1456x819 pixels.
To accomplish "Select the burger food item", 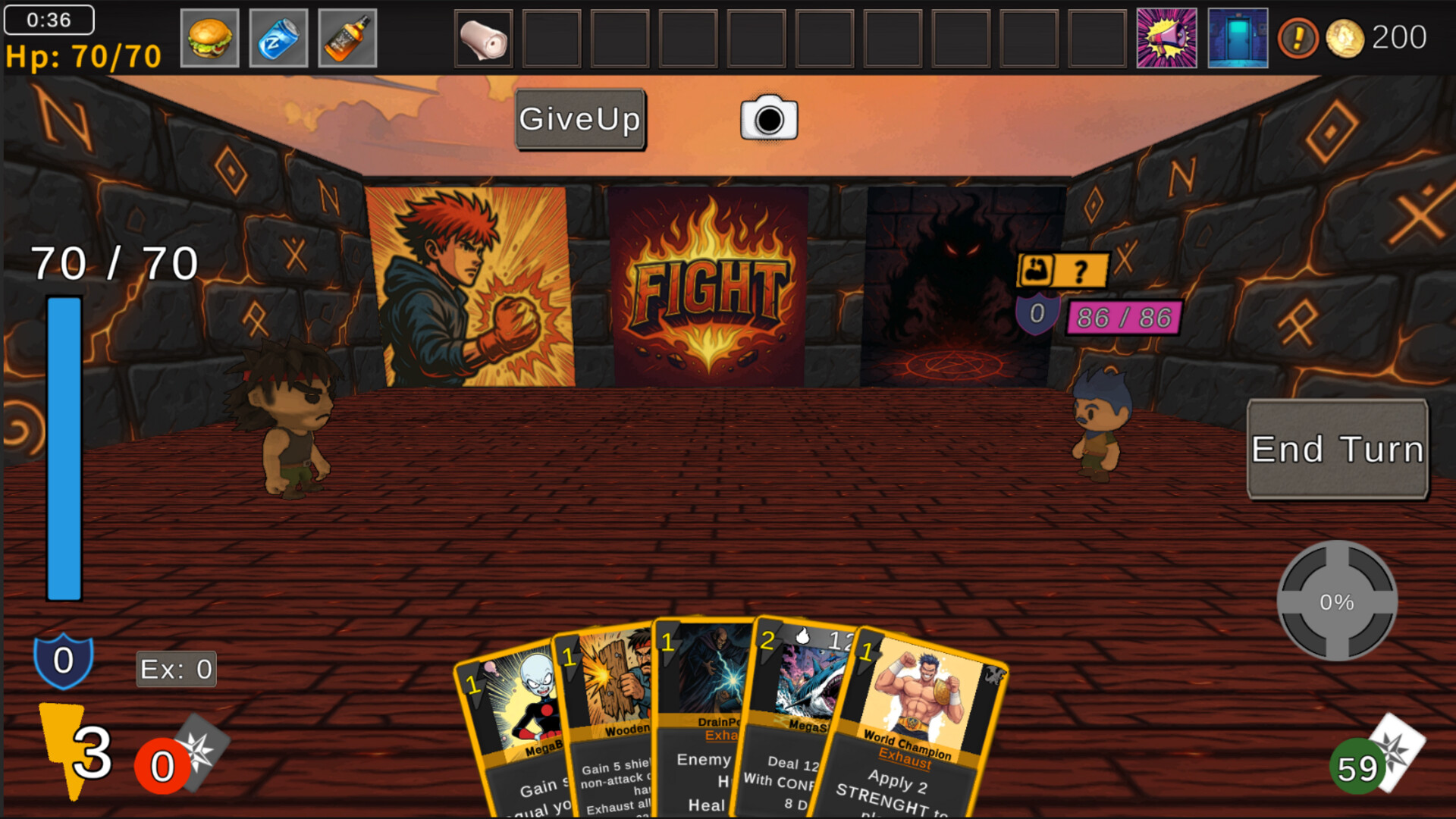I will pyautogui.click(x=209, y=37).
